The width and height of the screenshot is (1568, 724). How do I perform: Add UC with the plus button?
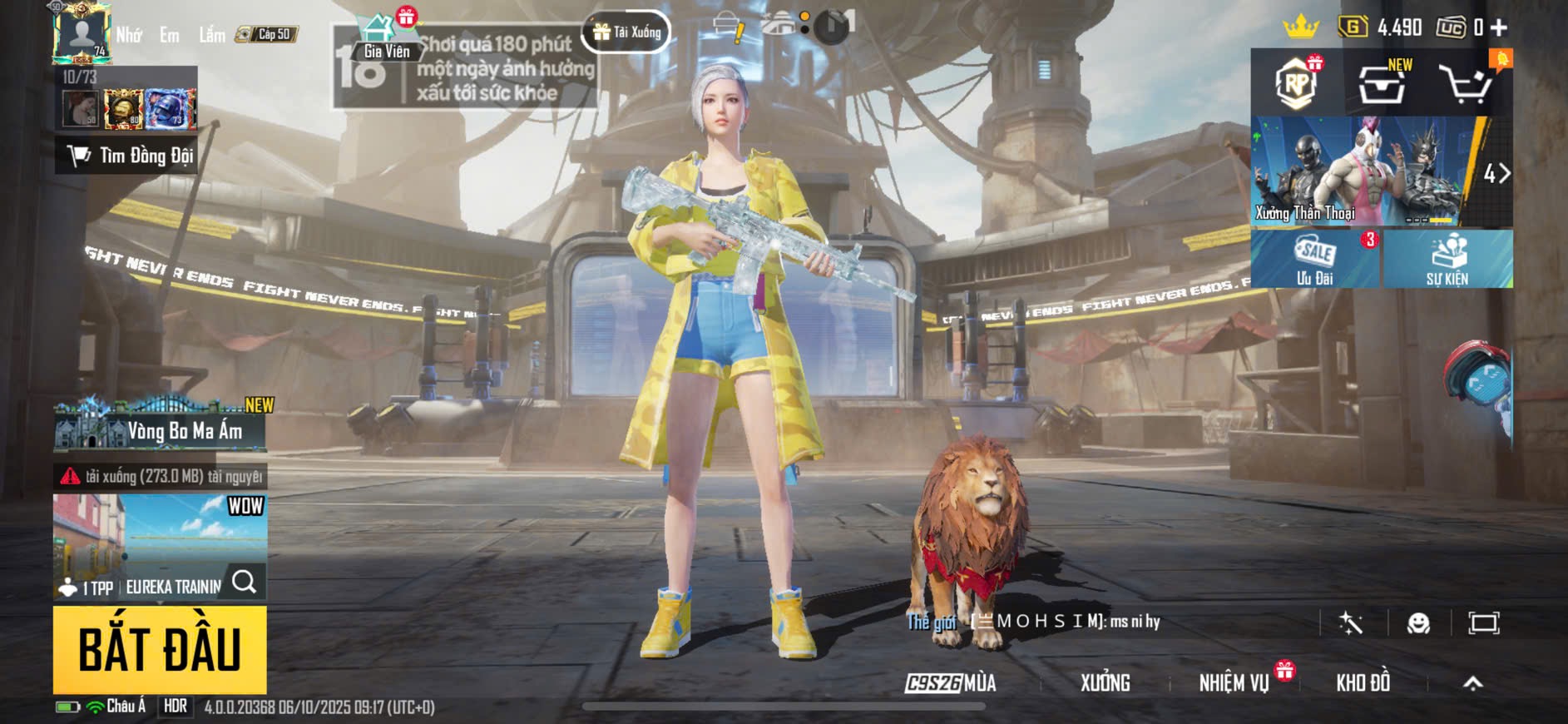(1499, 27)
